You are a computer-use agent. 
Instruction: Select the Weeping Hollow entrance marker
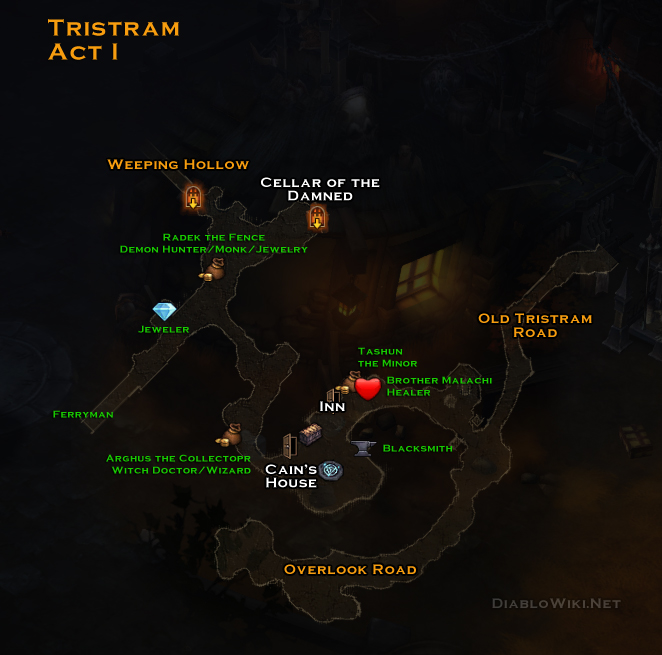click(193, 197)
